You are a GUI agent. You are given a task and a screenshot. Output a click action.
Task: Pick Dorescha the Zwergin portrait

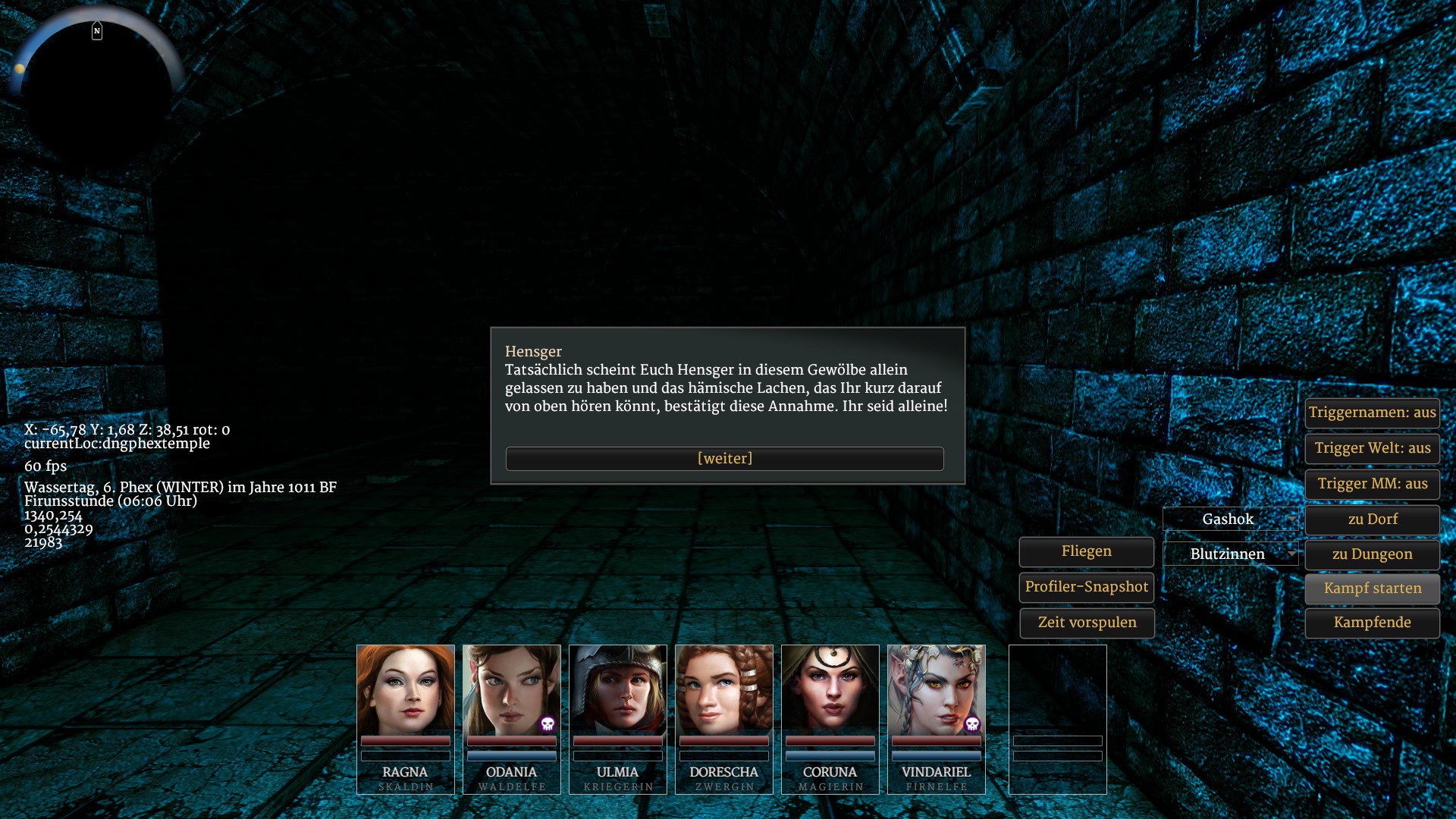724,690
